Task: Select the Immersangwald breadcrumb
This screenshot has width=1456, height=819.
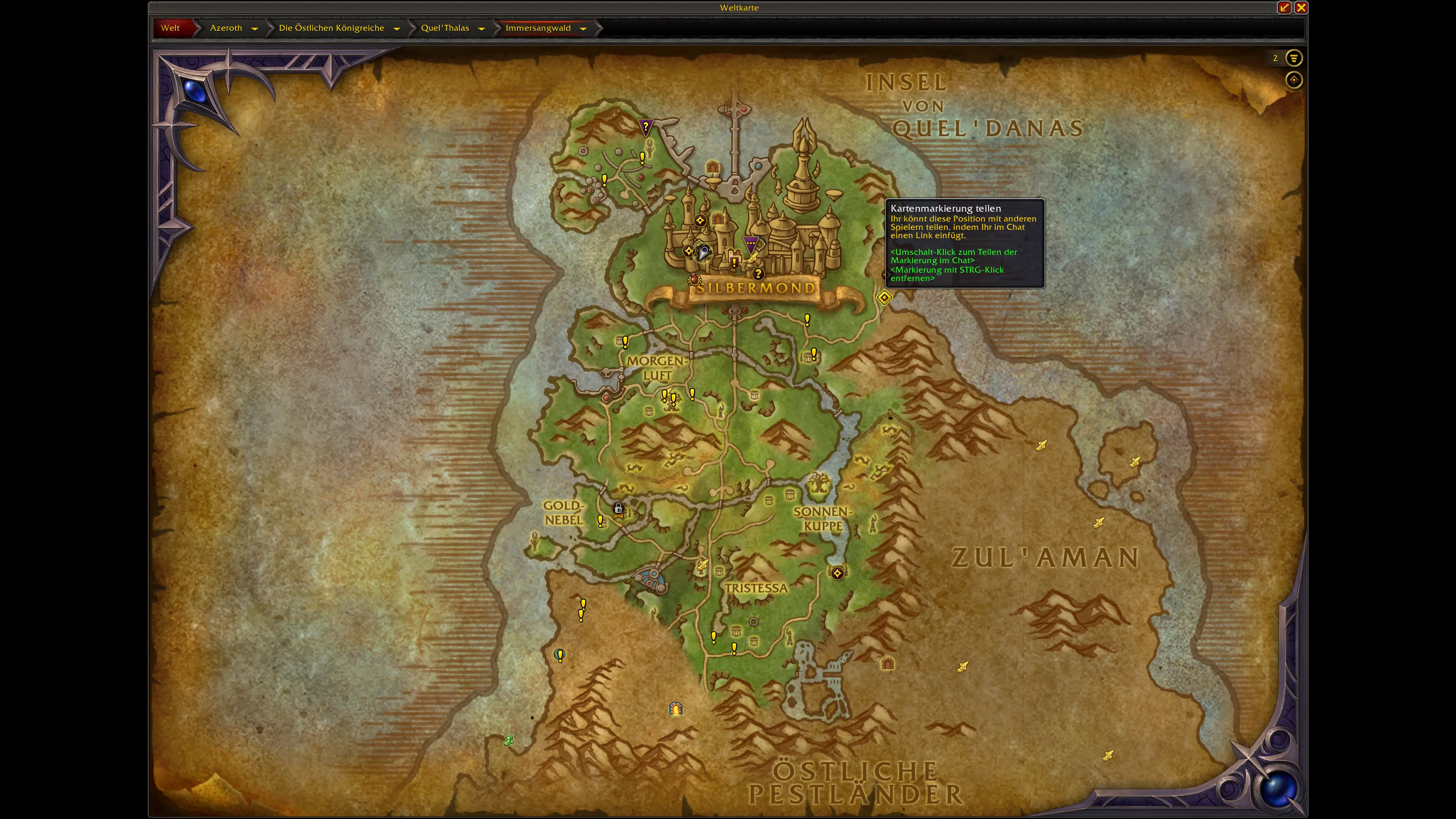Action: coord(538,28)
